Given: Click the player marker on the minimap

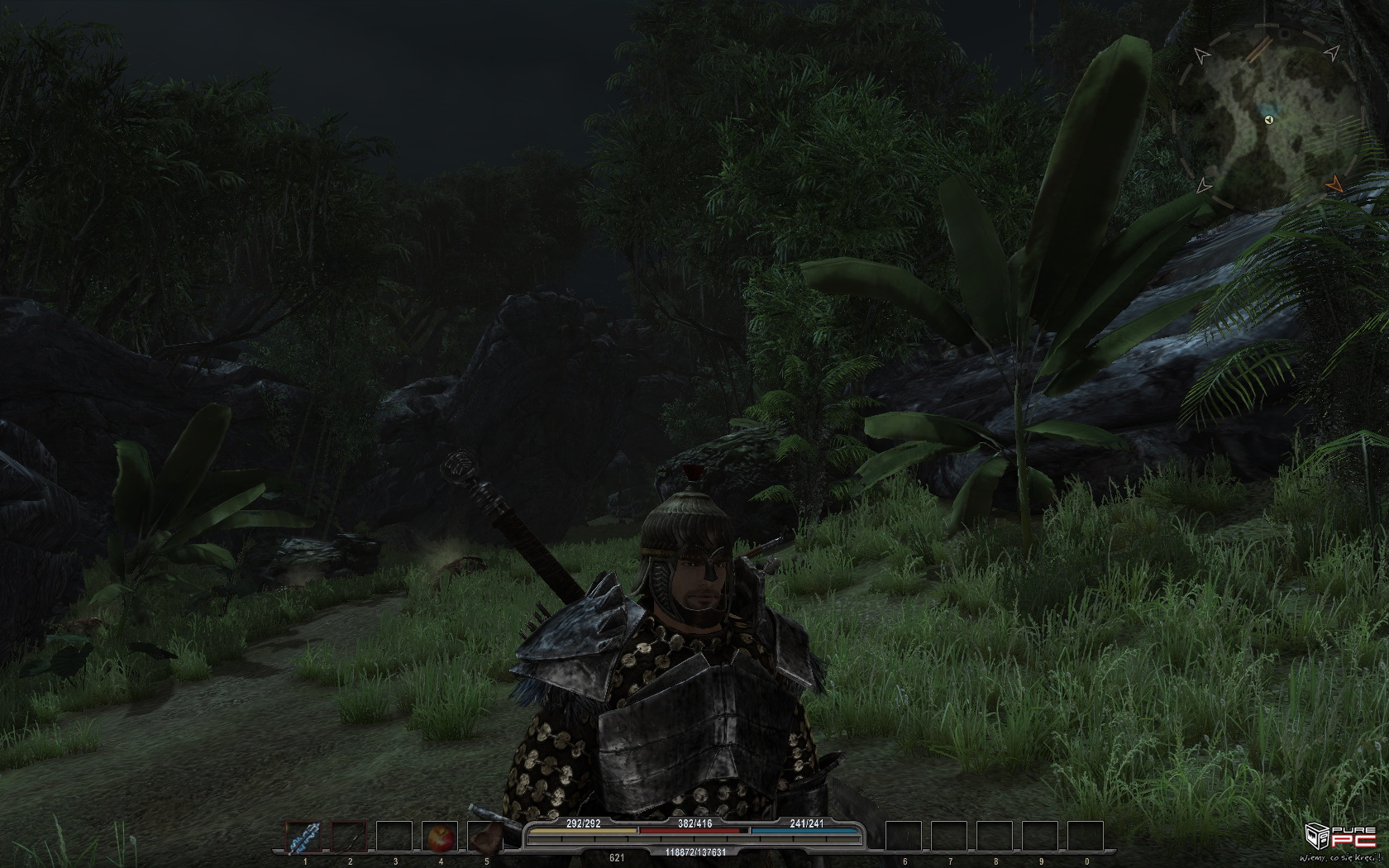Looking at the screenshot, I should (x=1269, y=120).
